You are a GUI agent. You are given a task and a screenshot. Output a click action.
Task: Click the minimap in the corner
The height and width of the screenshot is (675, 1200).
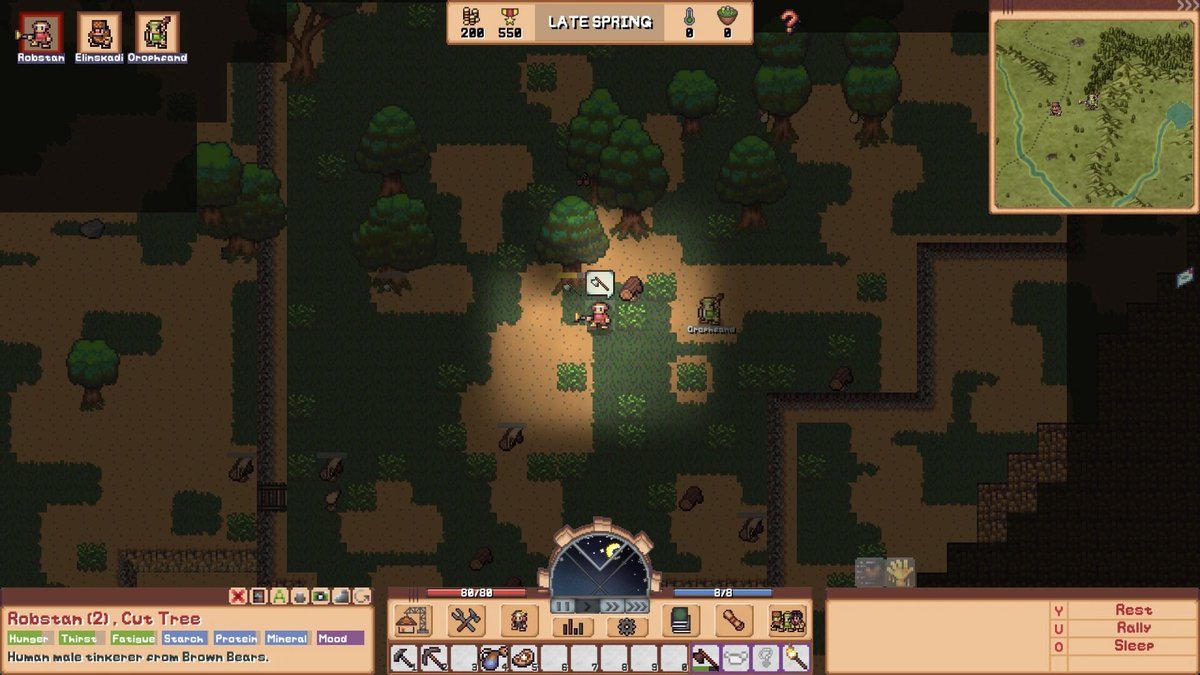point(1092,113)
